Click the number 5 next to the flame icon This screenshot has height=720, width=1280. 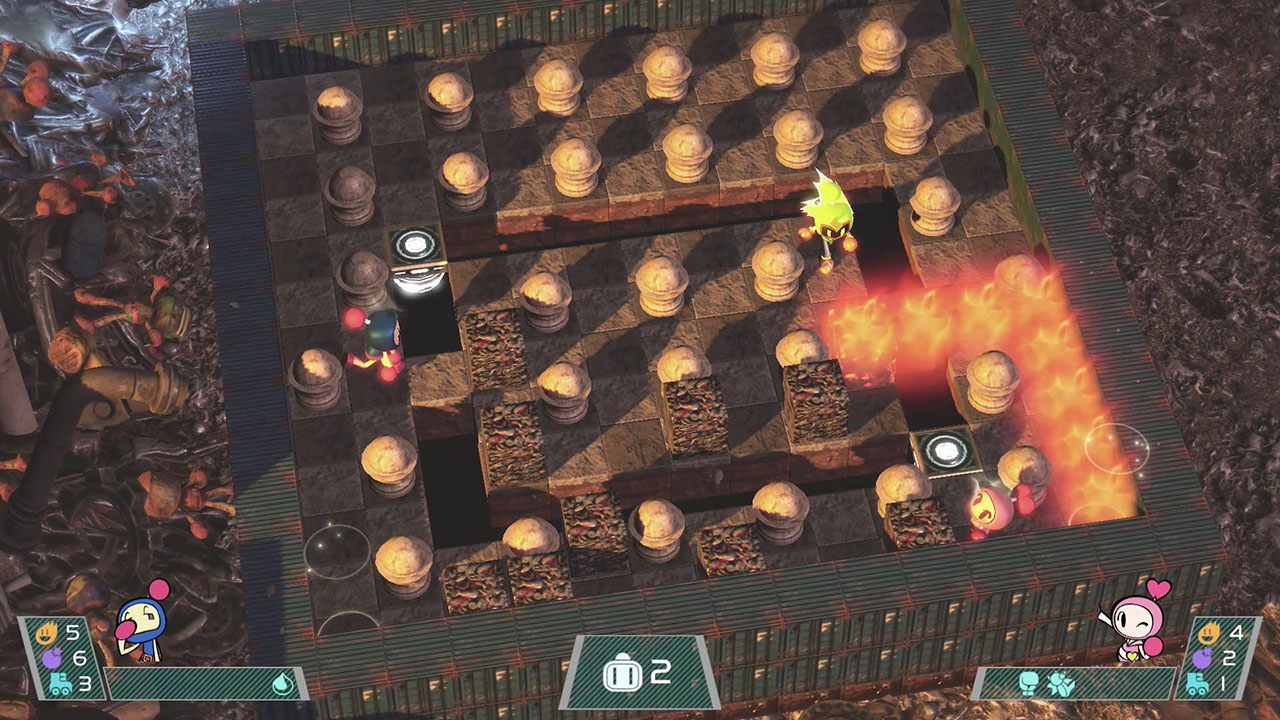pyautogui.click(x=73, y=632)
